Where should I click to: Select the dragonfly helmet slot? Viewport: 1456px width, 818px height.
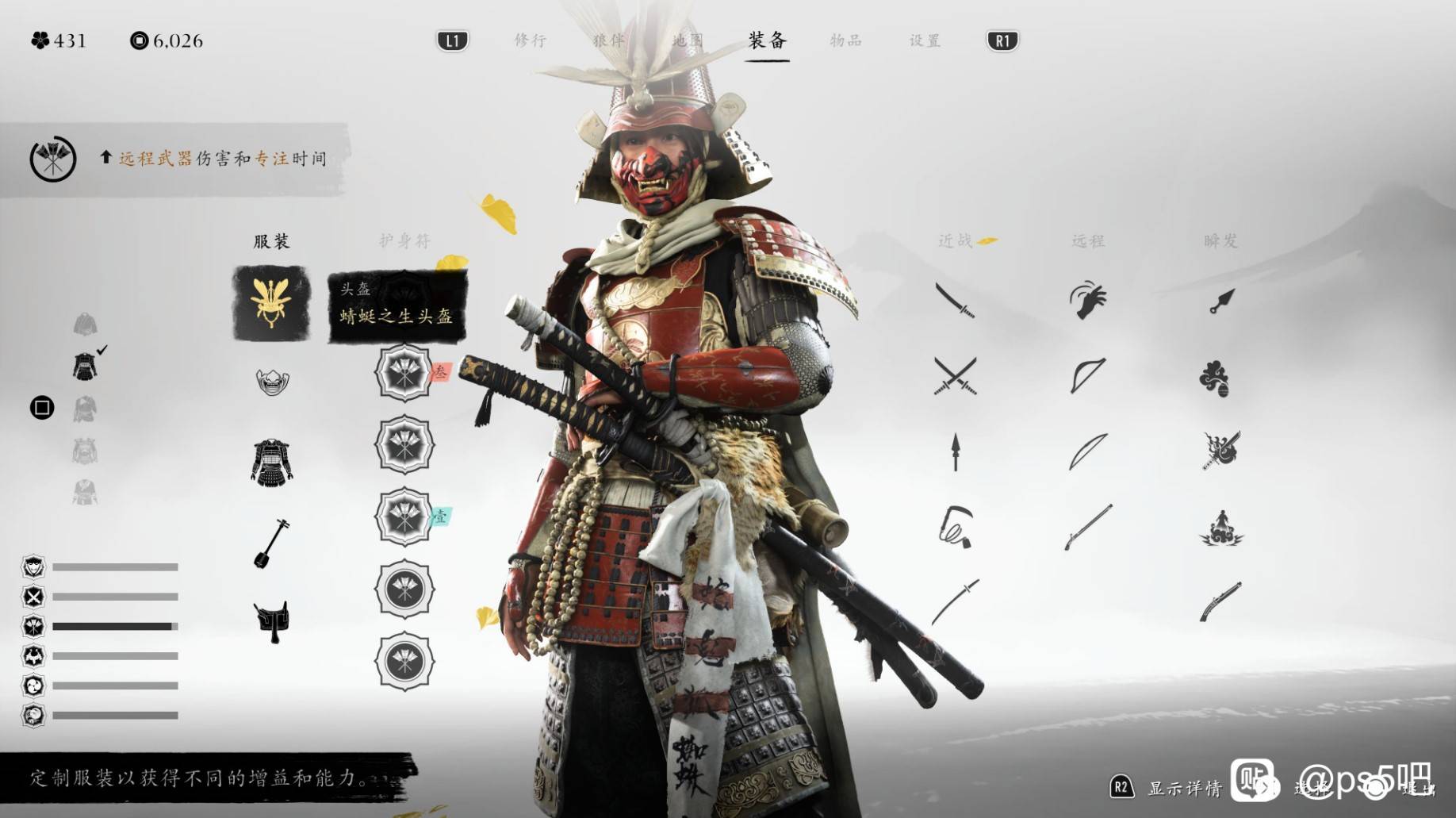point(271,303)
